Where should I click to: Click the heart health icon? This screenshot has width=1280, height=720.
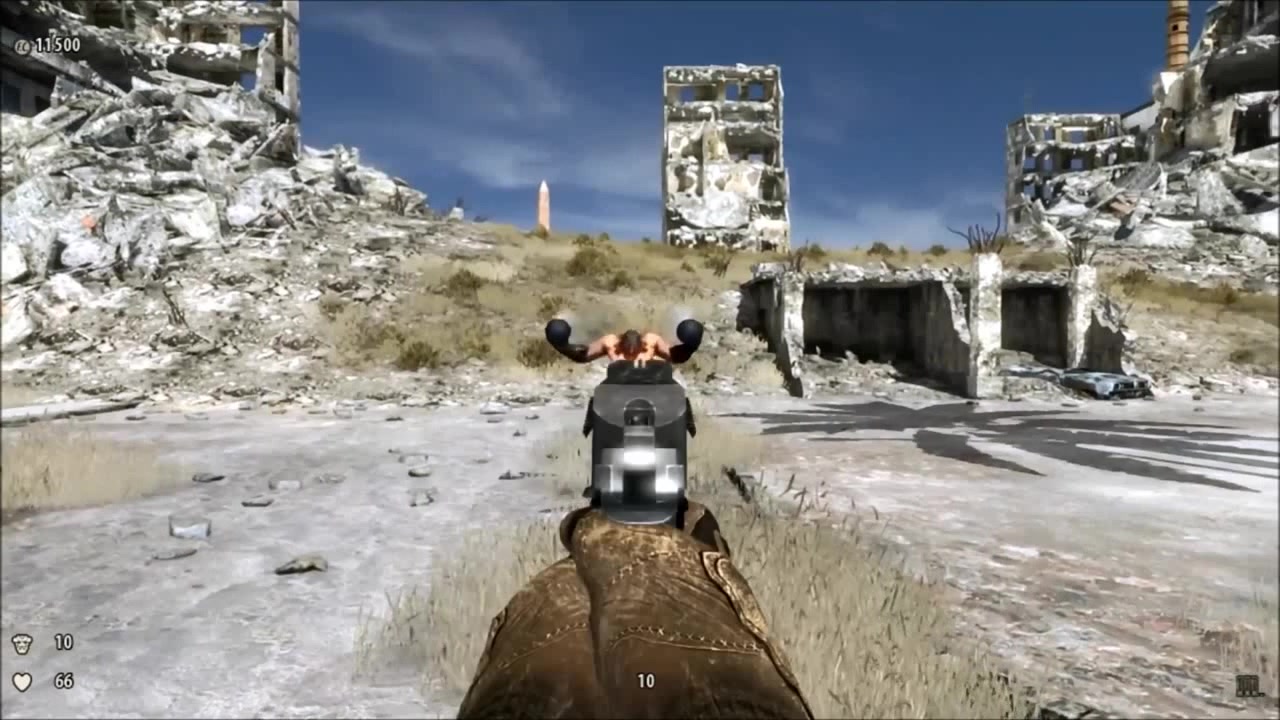(x=22, y=682)
